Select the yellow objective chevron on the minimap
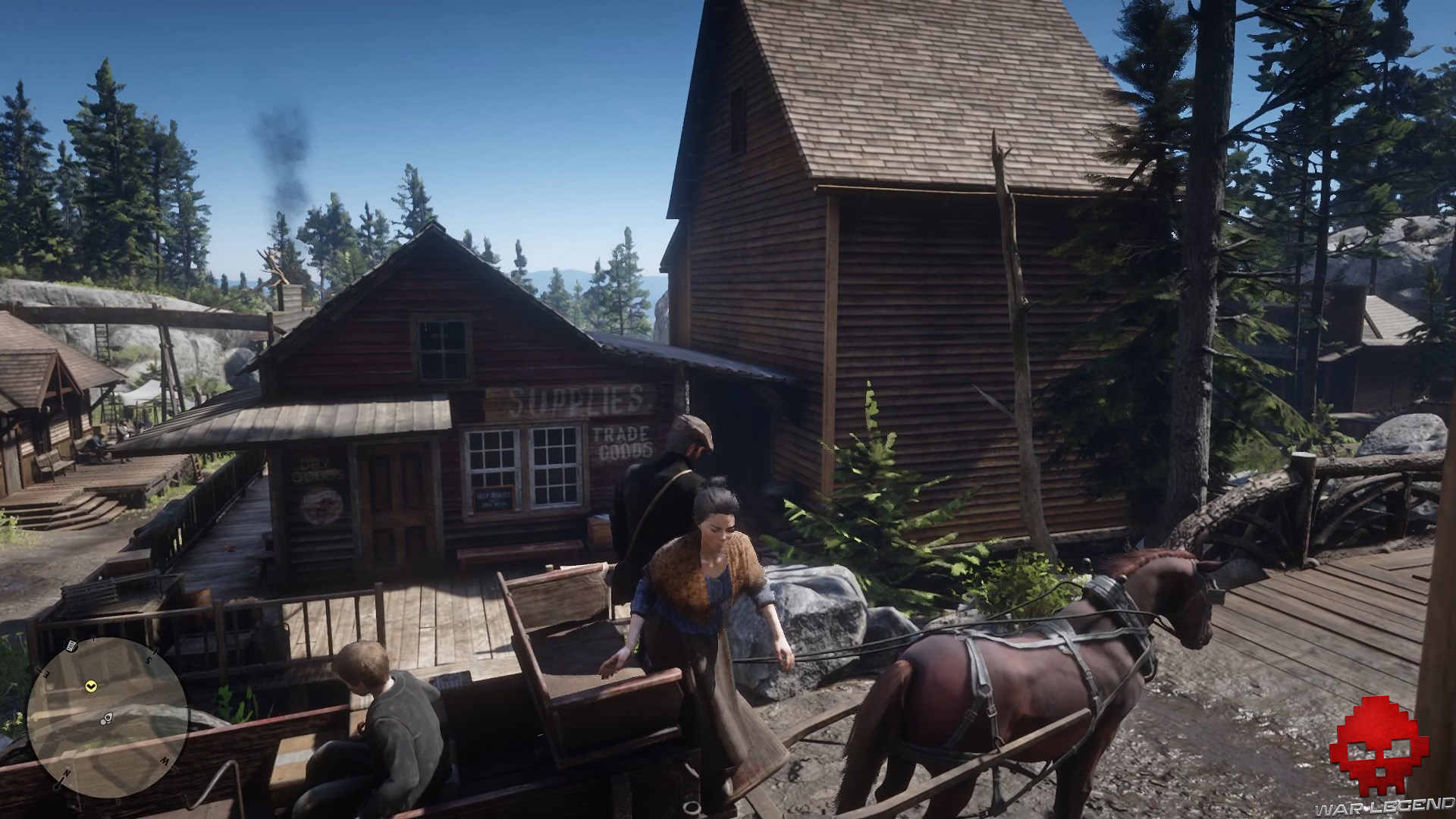This screenshot has height=819, width=1456. (92, 686)
